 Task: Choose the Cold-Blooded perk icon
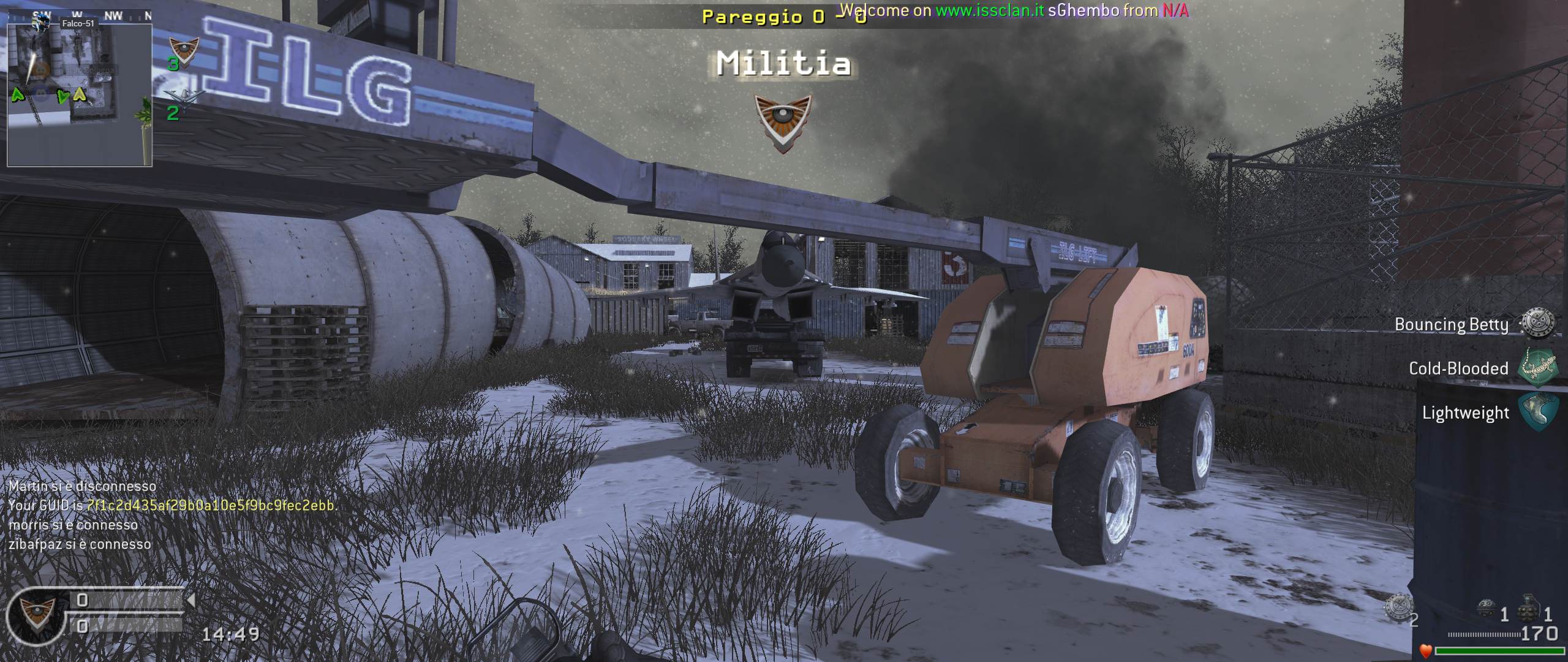coord(1537,367)
